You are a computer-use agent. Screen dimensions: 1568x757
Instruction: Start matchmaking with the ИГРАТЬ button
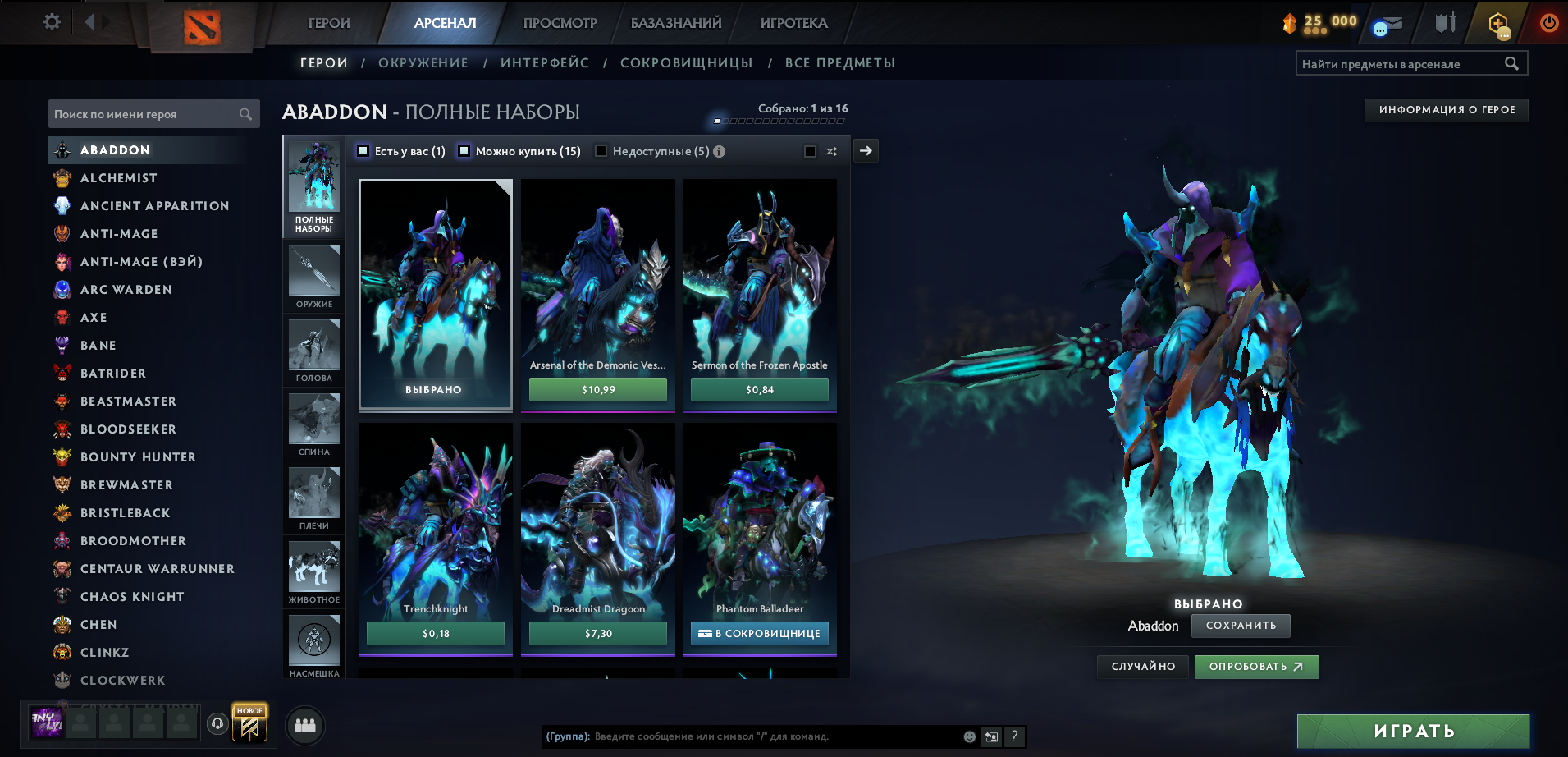tap(1413, 731)
